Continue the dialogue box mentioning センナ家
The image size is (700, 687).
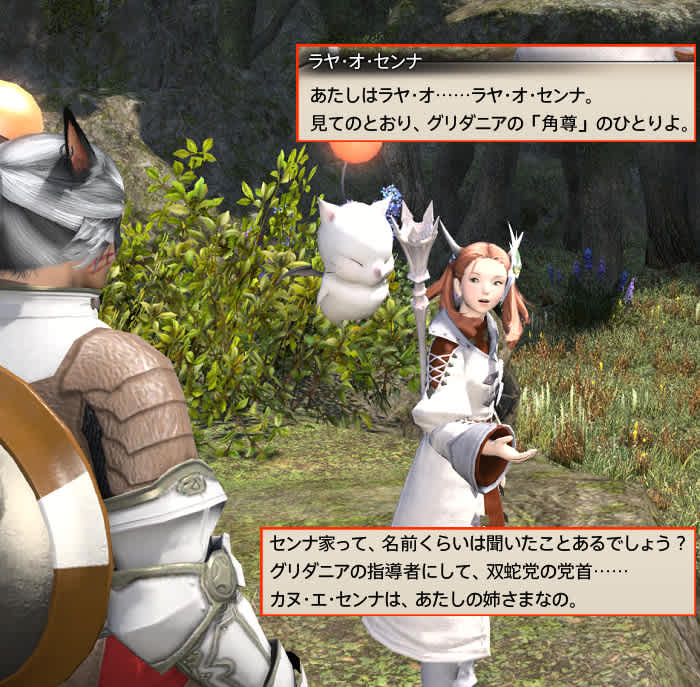tap(478, 571)
